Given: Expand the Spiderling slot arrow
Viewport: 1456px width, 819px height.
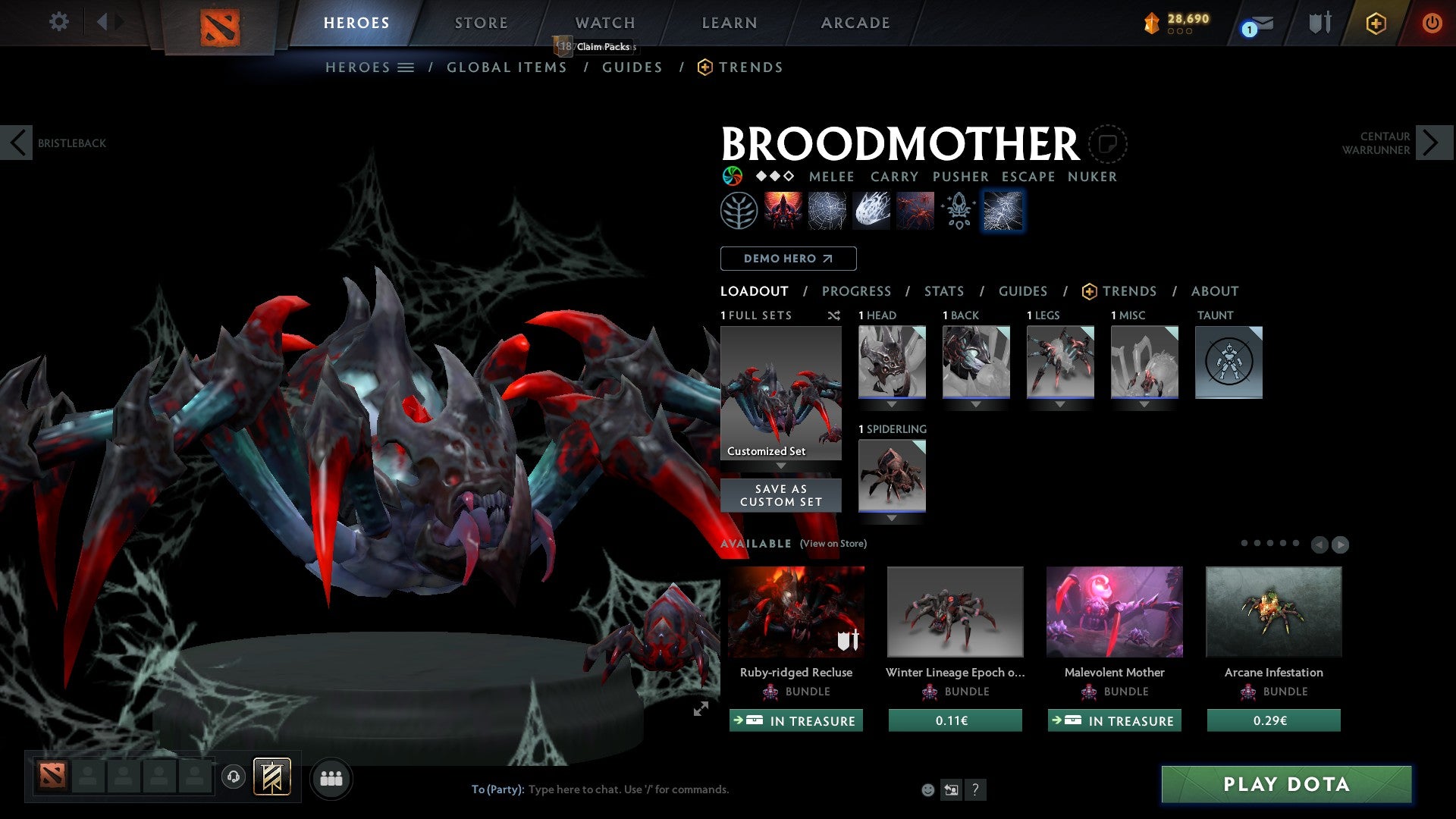Looking at the screenshot, I should click(892, 519).
